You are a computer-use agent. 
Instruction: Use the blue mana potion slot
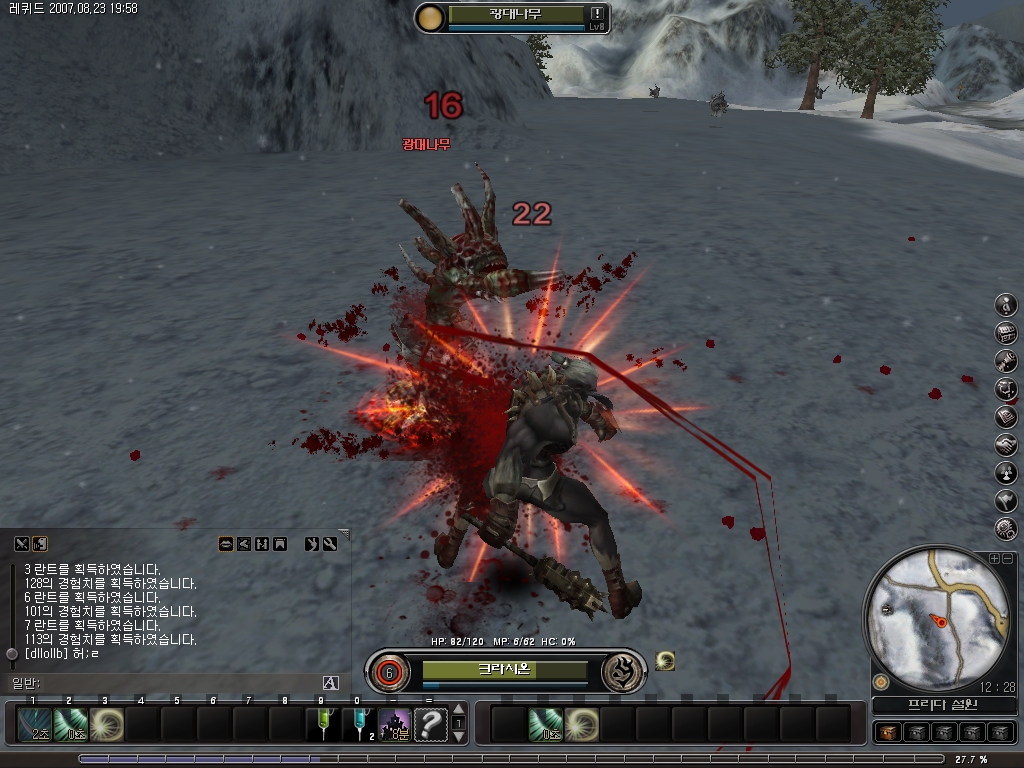pyautogui.click(x=358, y=724)
